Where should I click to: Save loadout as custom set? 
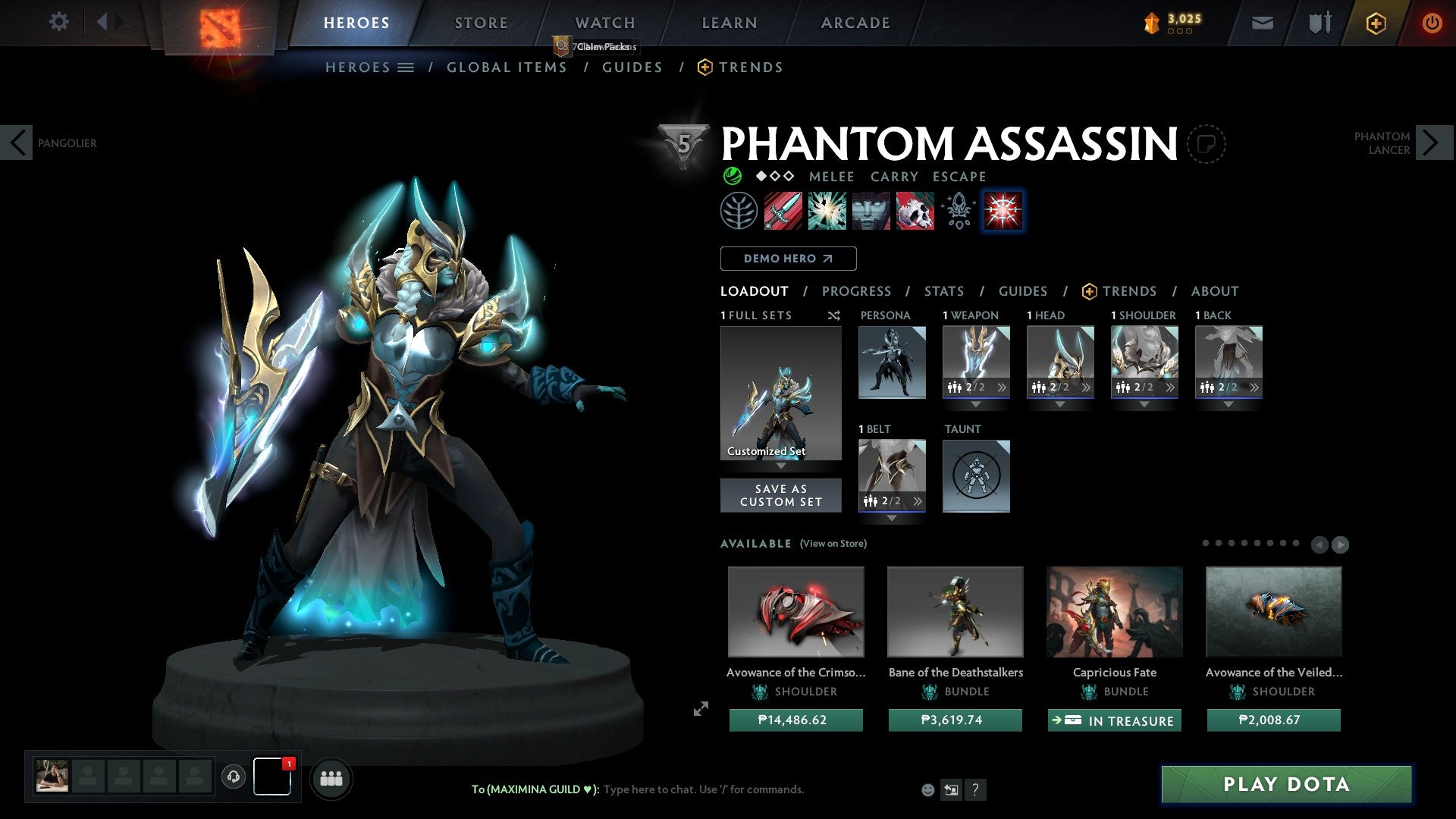(780, 495)
